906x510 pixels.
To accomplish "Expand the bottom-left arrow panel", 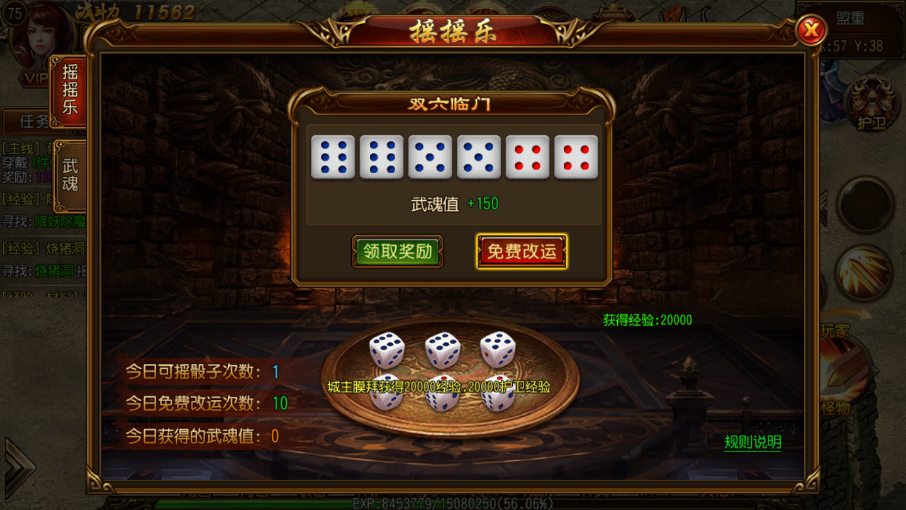I will click(18, 465).
